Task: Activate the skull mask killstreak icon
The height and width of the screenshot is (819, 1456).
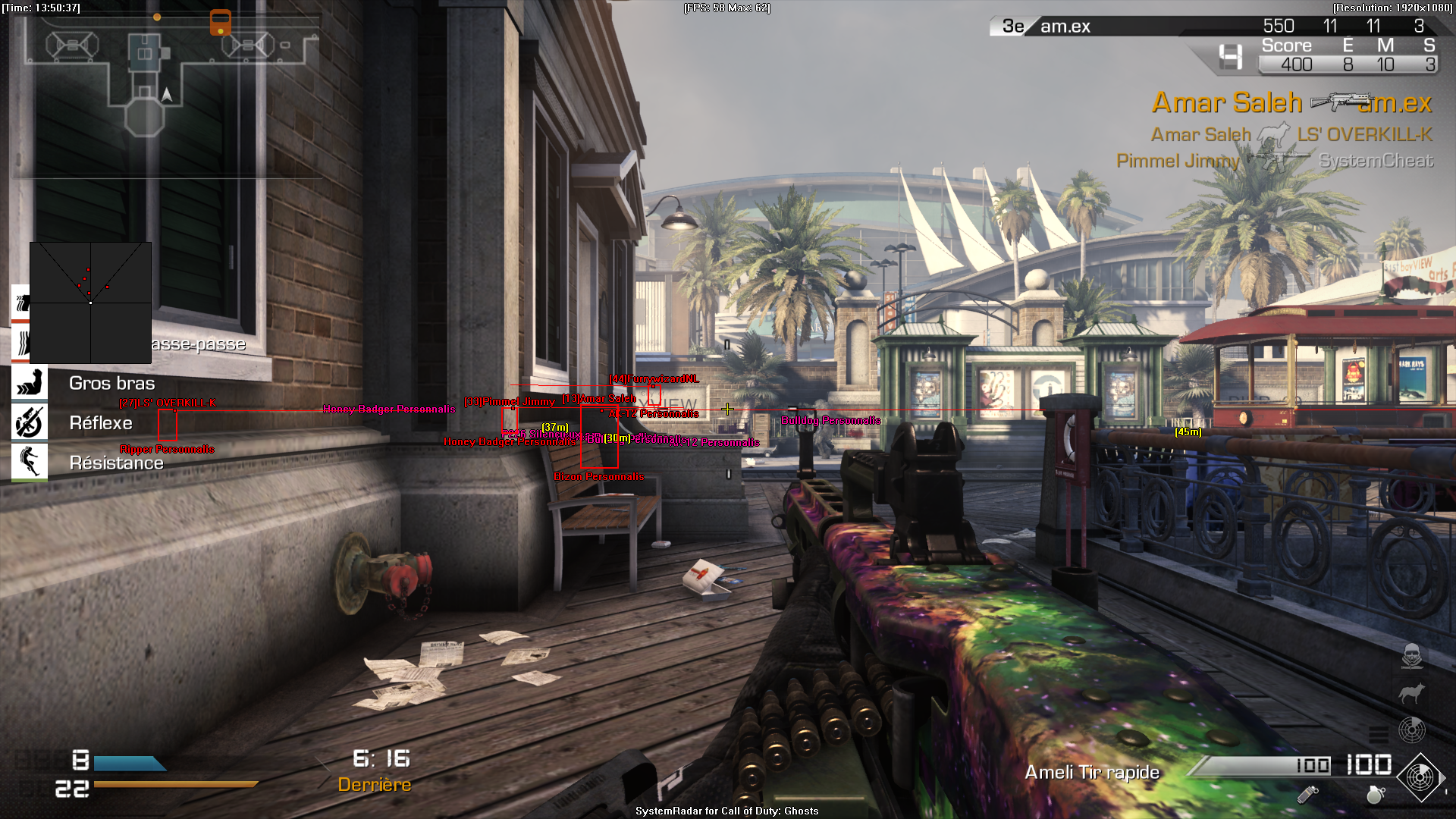Action: [x=1411, y=656]
